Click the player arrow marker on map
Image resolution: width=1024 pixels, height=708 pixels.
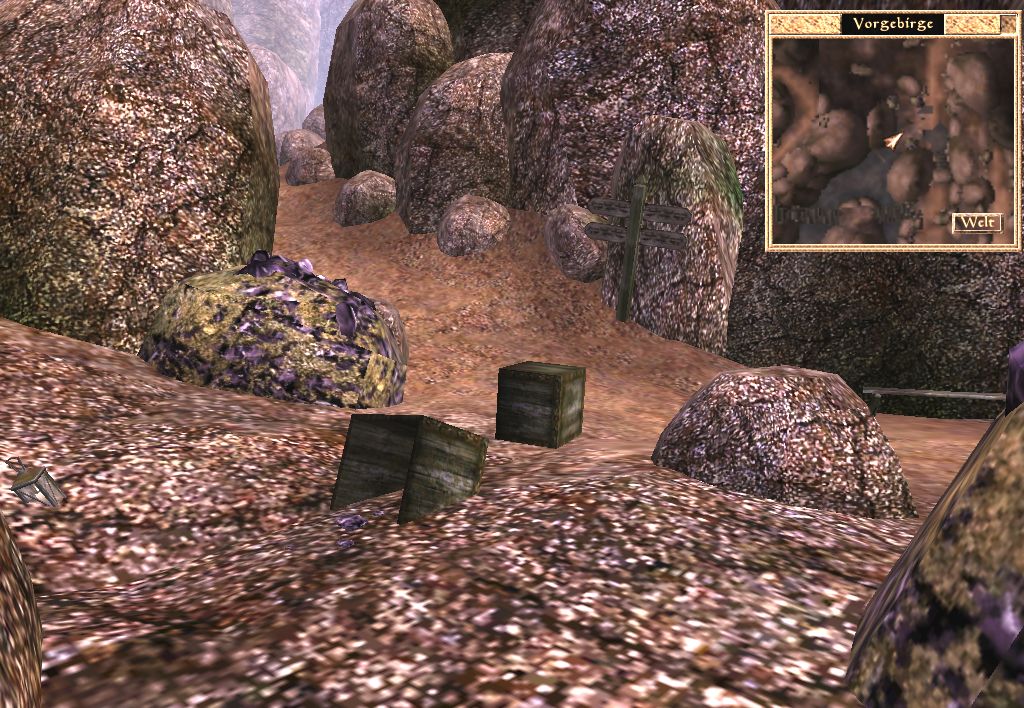tap(892, 141)
